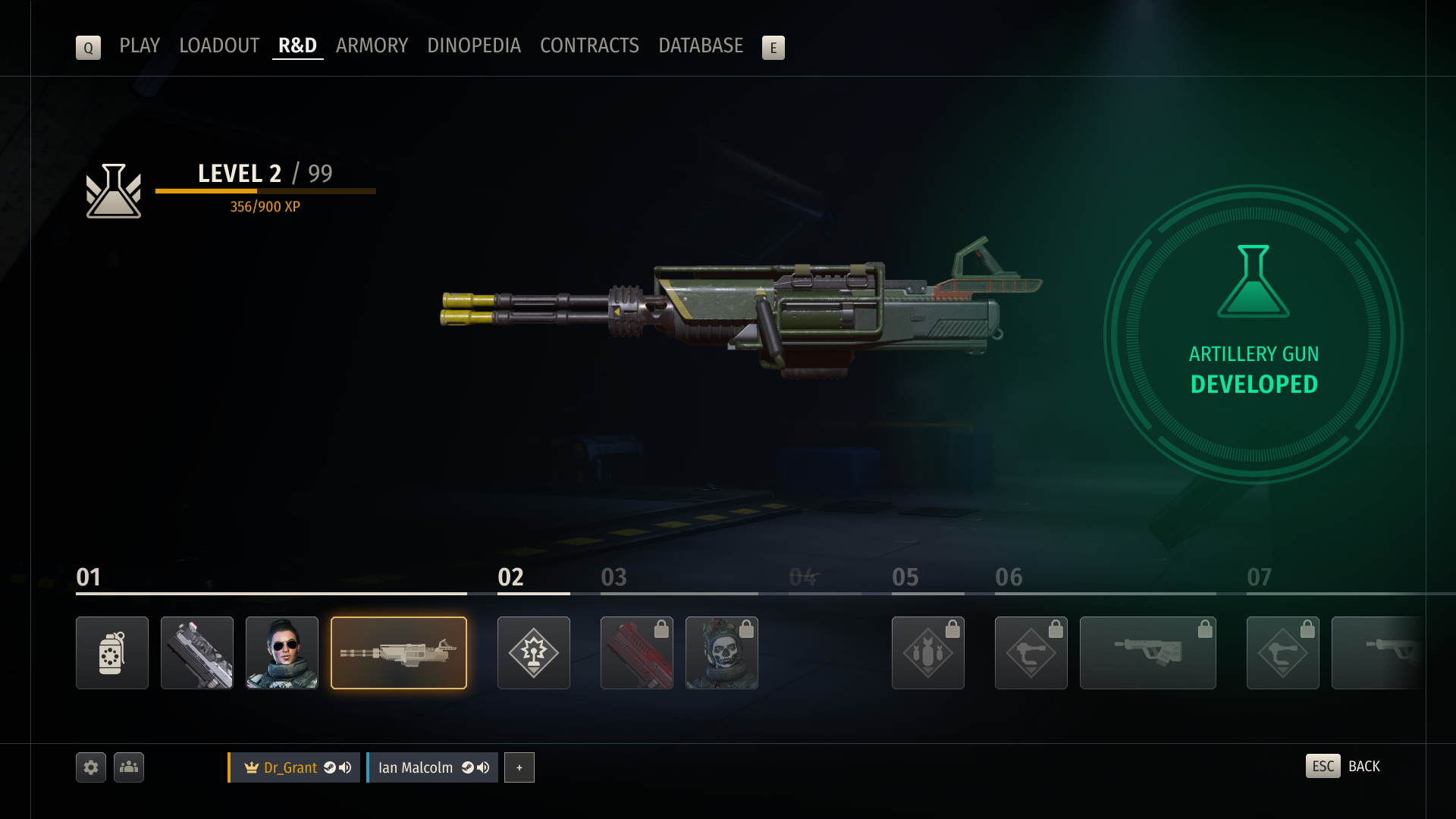Viewport: 1456px width, 819px height.
Task: Select the locked red weapon skin
Action: click(x=637, y=653)
